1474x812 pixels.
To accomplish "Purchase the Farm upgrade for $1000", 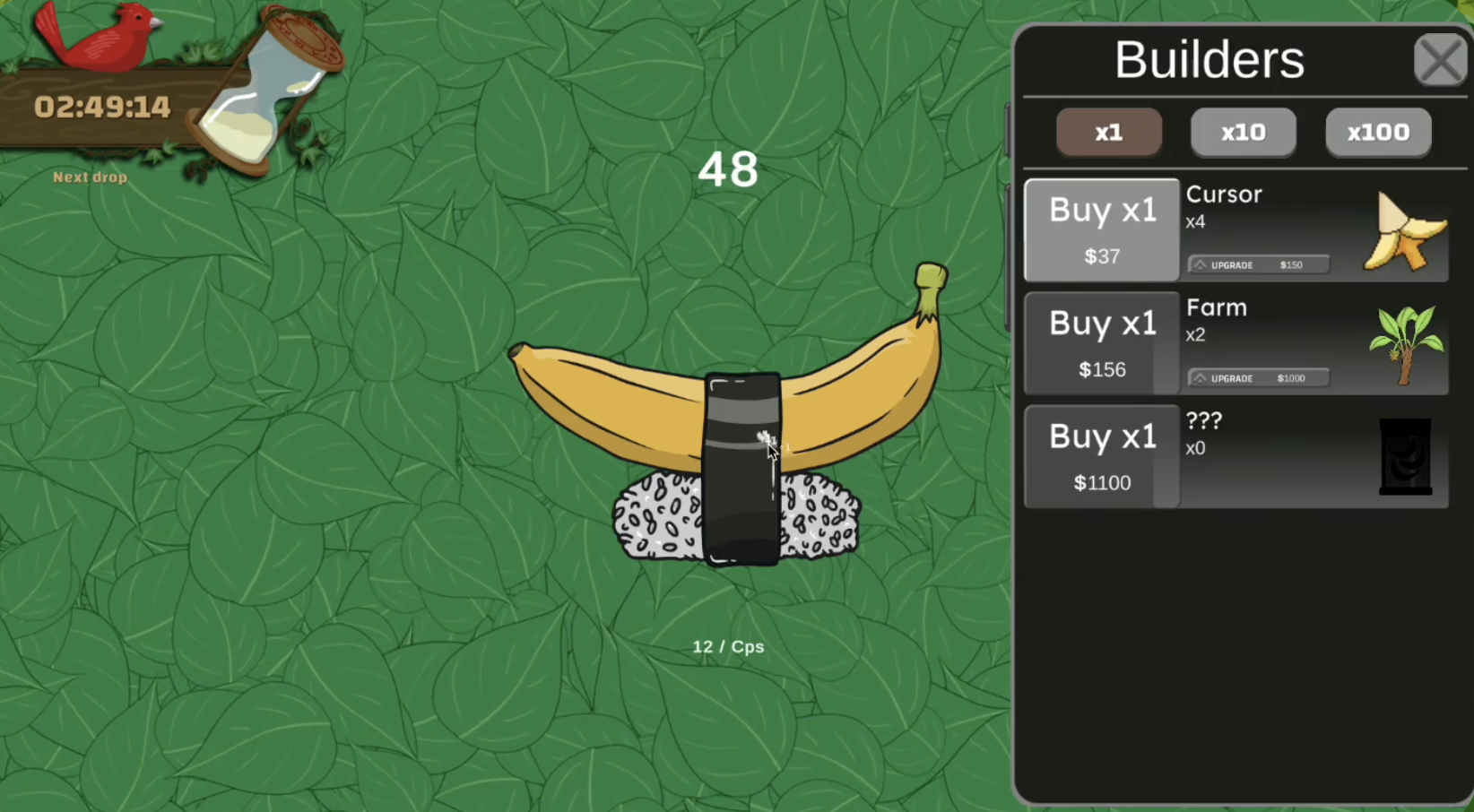I will (x=1257, y=377).
